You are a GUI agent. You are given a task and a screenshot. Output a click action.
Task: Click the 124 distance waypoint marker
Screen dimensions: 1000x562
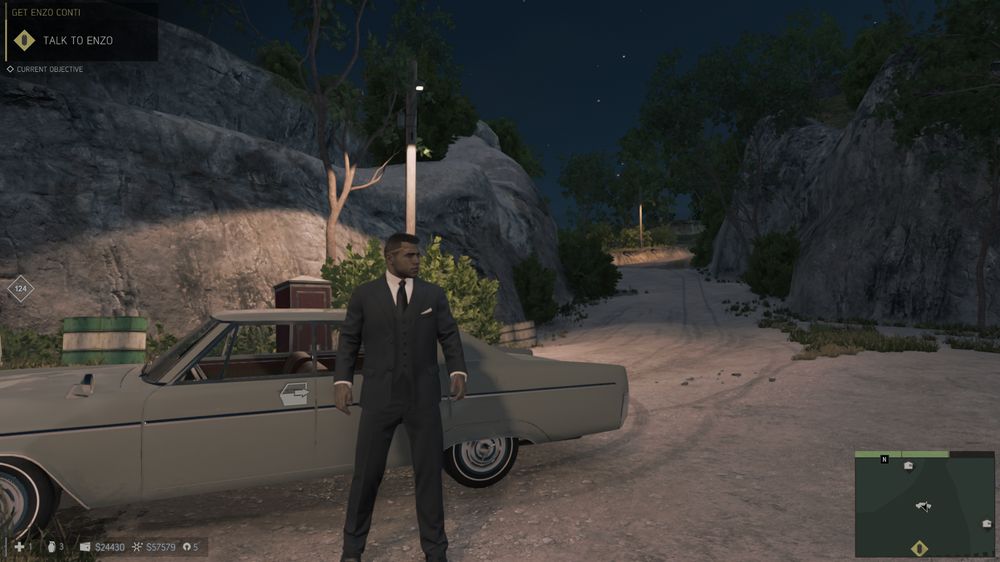20,289
